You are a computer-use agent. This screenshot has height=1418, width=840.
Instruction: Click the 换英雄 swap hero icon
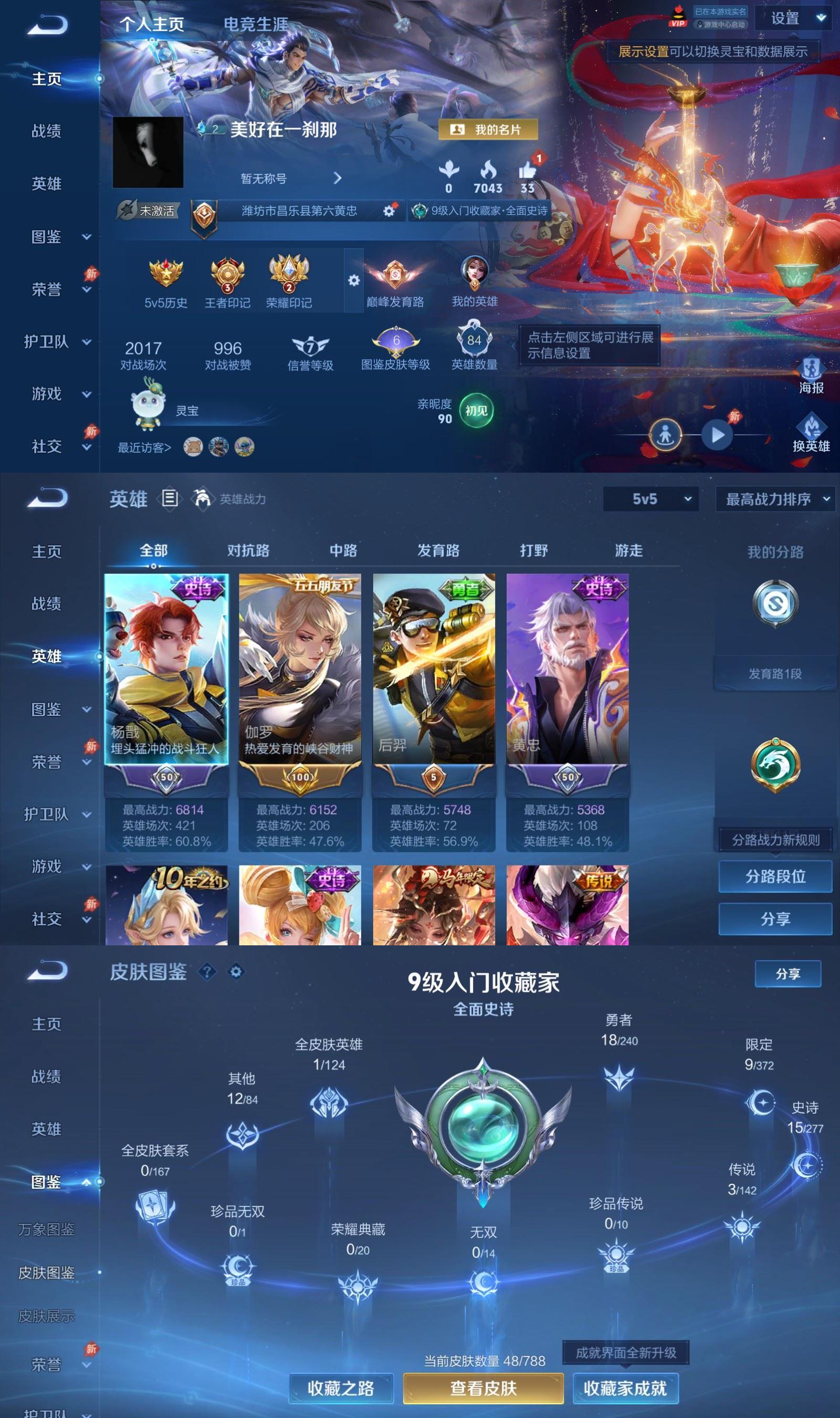(811, 426)
